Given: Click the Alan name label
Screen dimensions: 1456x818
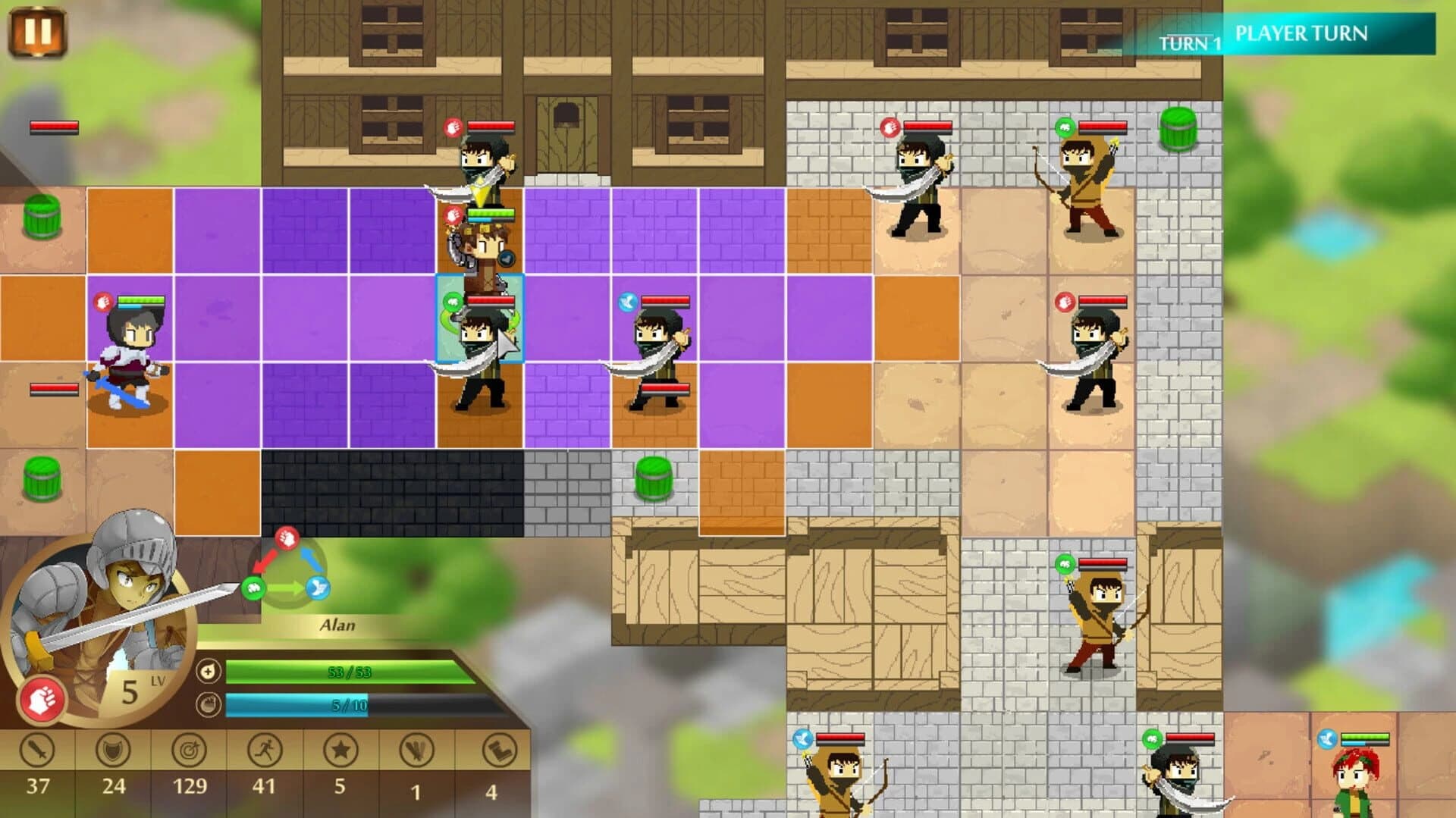Looking at the screenshot, I should coord(338,625).
